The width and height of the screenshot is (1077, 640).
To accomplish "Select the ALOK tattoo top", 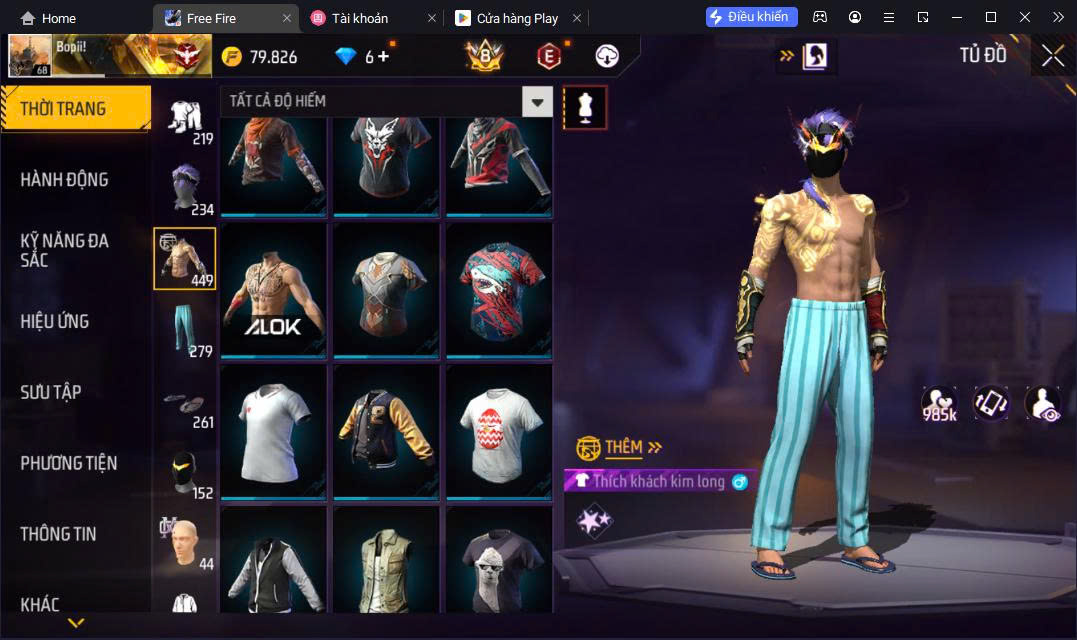I will 274,290.
